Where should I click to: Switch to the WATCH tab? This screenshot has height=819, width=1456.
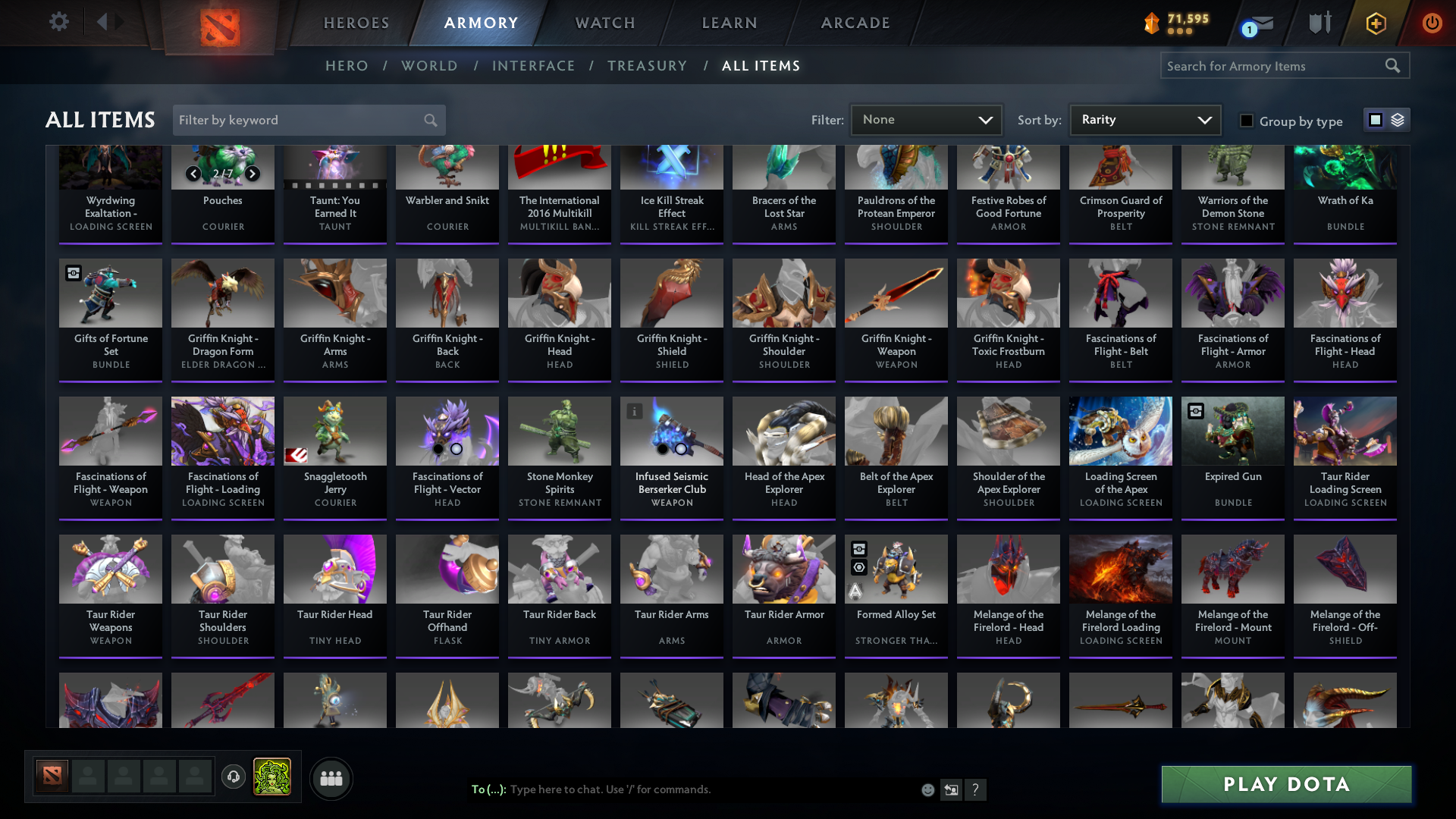click(604, 23)
